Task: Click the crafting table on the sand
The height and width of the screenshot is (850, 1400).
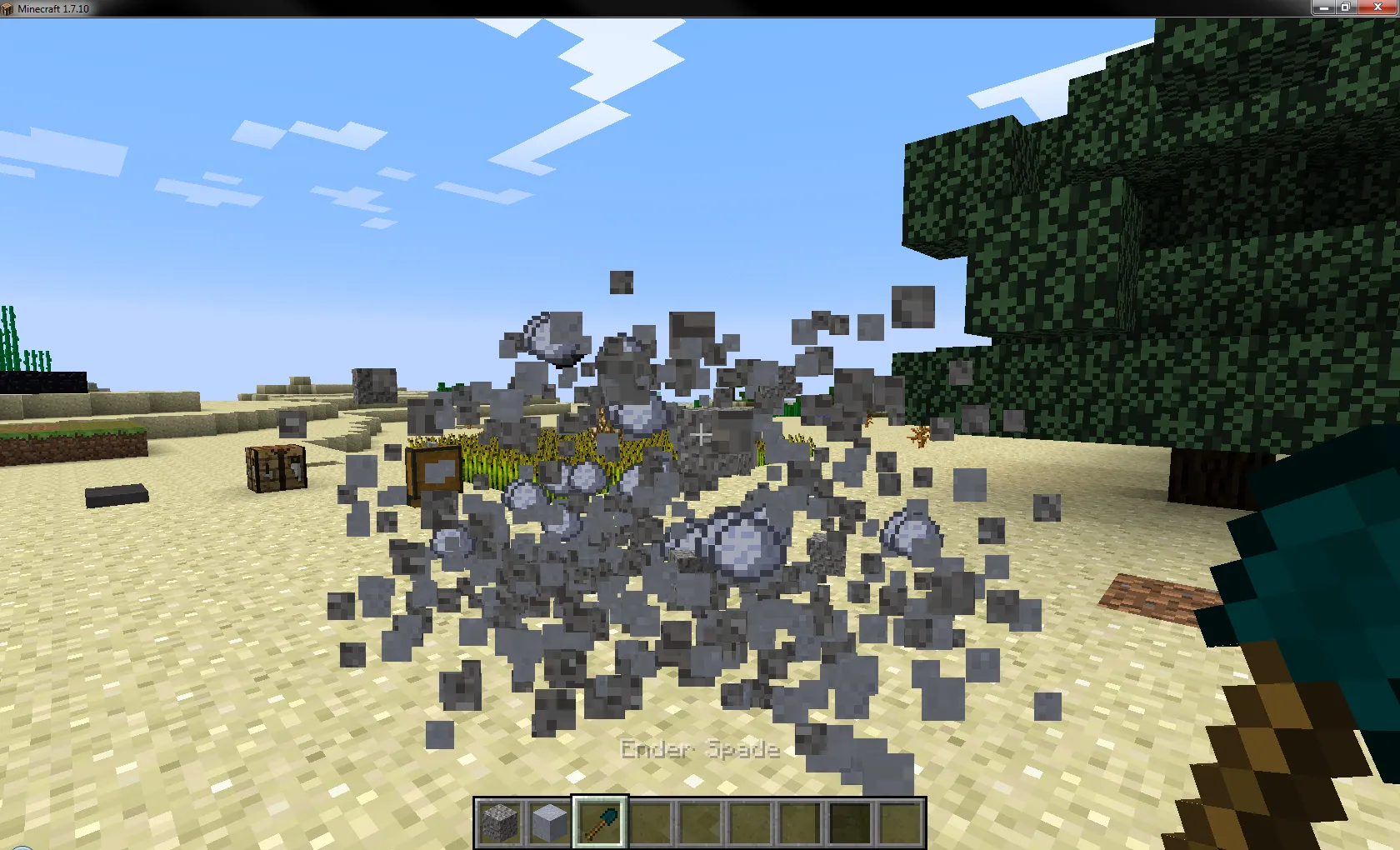Action: 275,468
